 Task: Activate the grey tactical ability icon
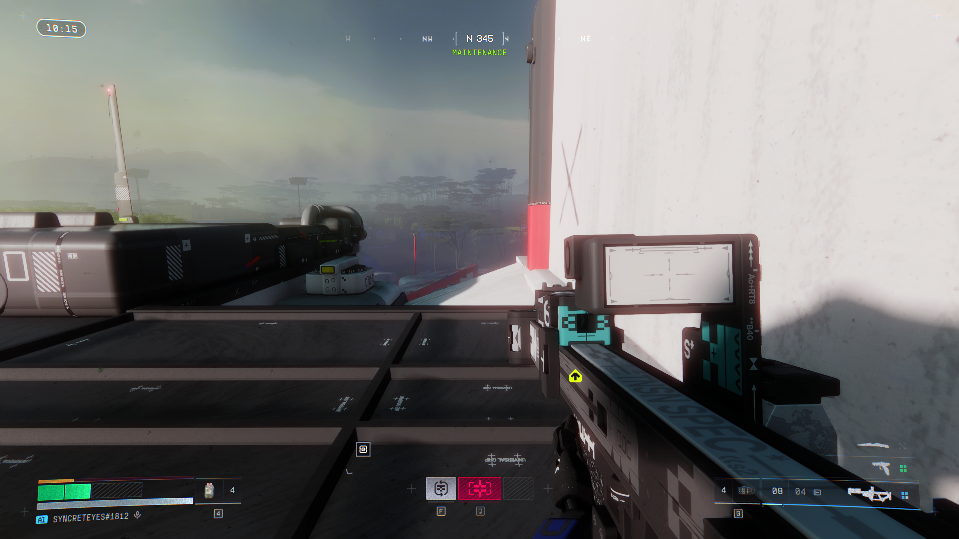(441, 488)
